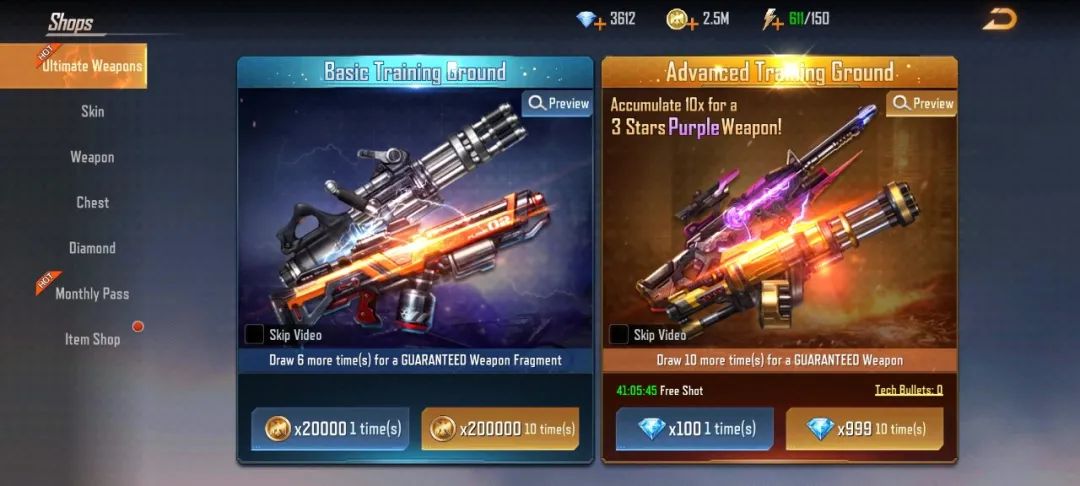This screenshot has height=486, width=1080.
Task: Show the Monthly Pass section
Action: coord(92,293)
